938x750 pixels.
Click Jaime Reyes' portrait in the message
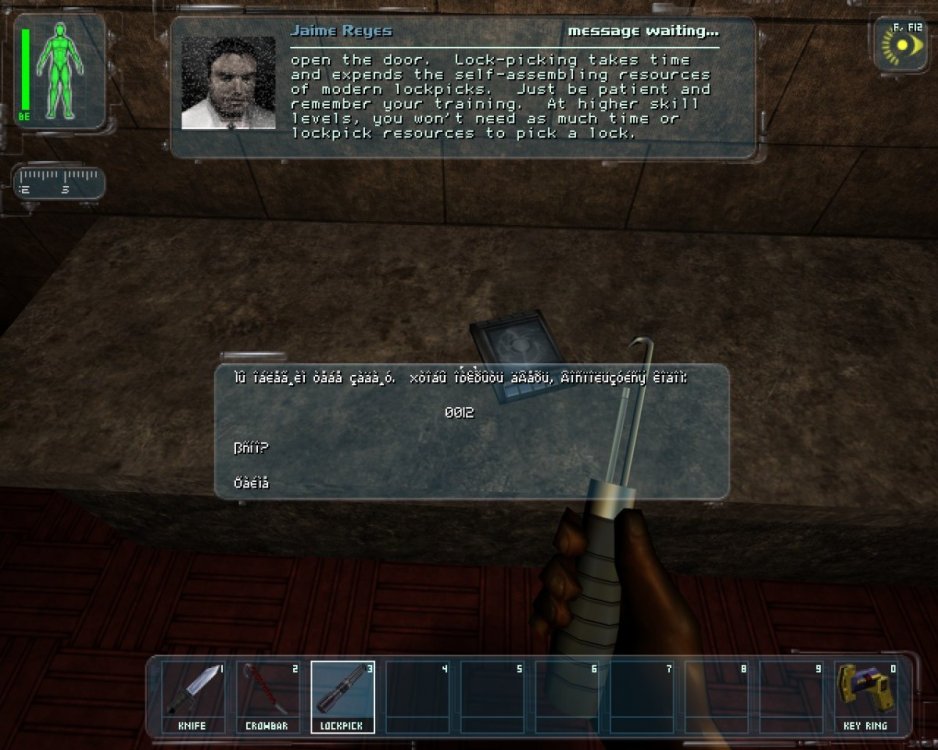pos(228,83)
